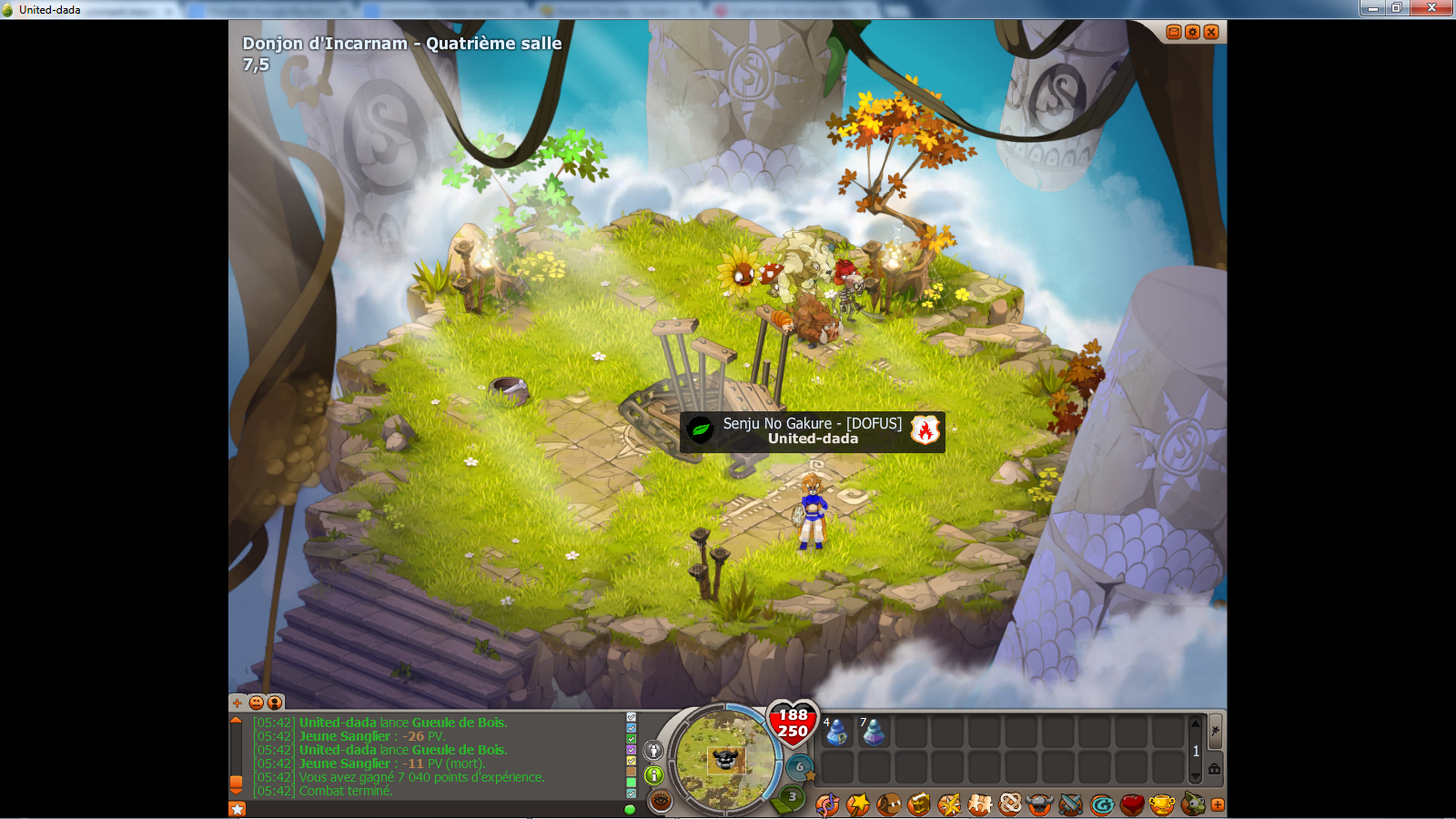Open the Goultines shop G icon

coord(1101,804)
